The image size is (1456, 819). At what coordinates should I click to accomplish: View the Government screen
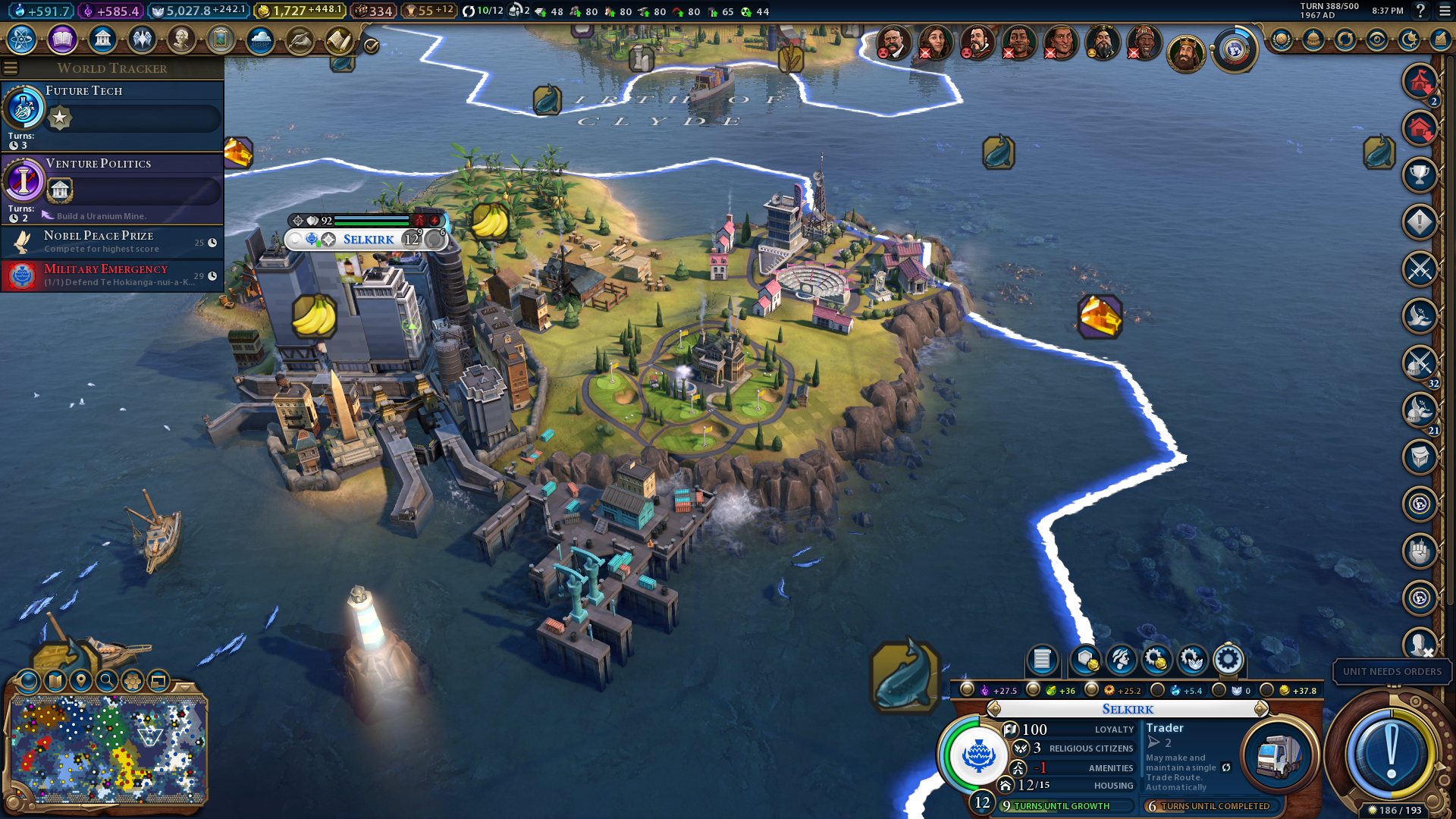(x=102, y=39)
